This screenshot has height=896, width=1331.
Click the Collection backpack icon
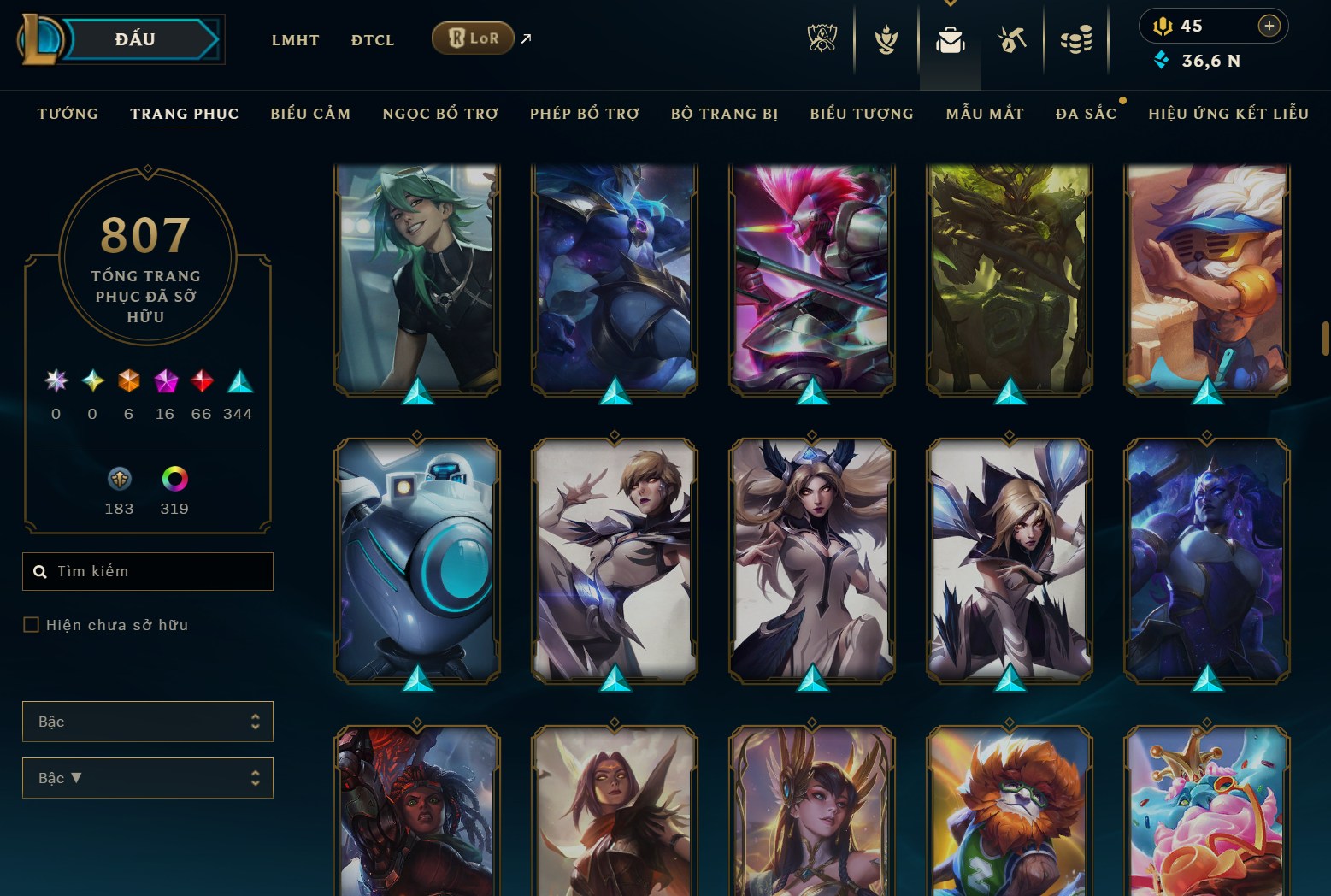(951, 38)
